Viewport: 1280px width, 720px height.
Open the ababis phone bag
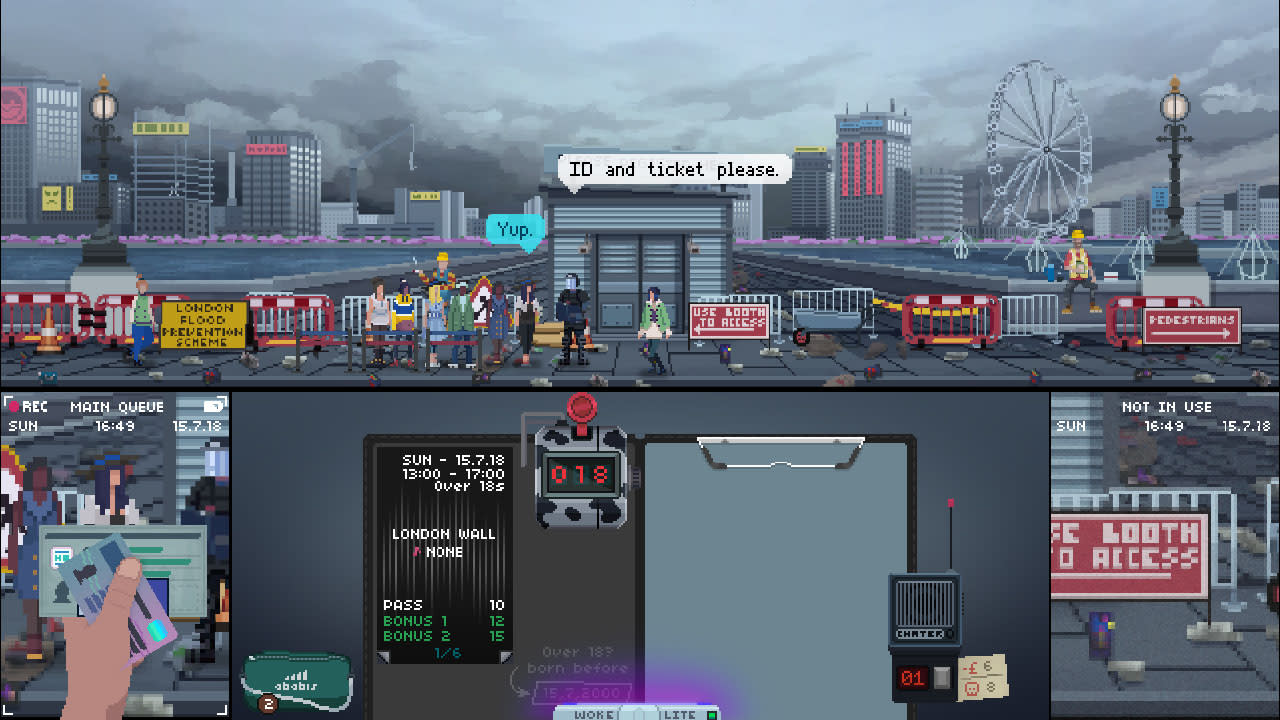pos(296,682)
